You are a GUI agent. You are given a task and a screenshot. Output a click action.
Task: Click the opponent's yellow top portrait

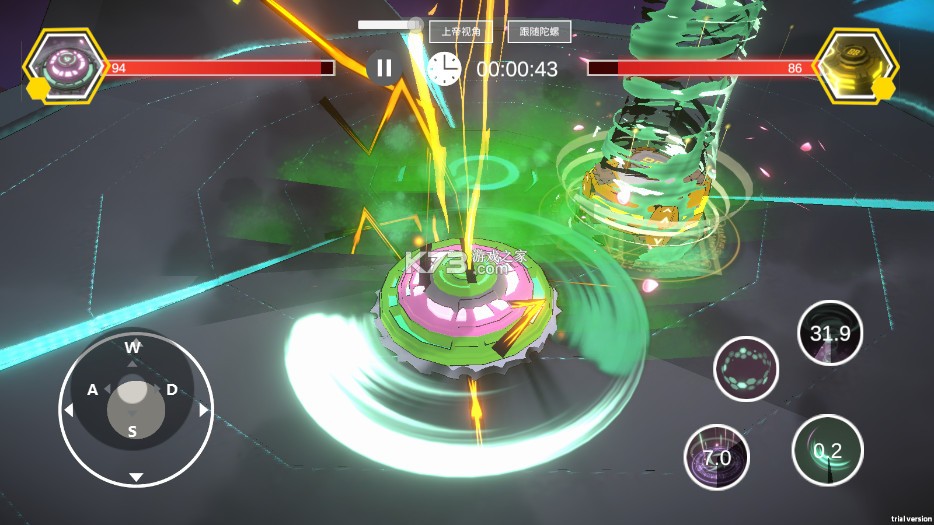click(x=857, y=65)
